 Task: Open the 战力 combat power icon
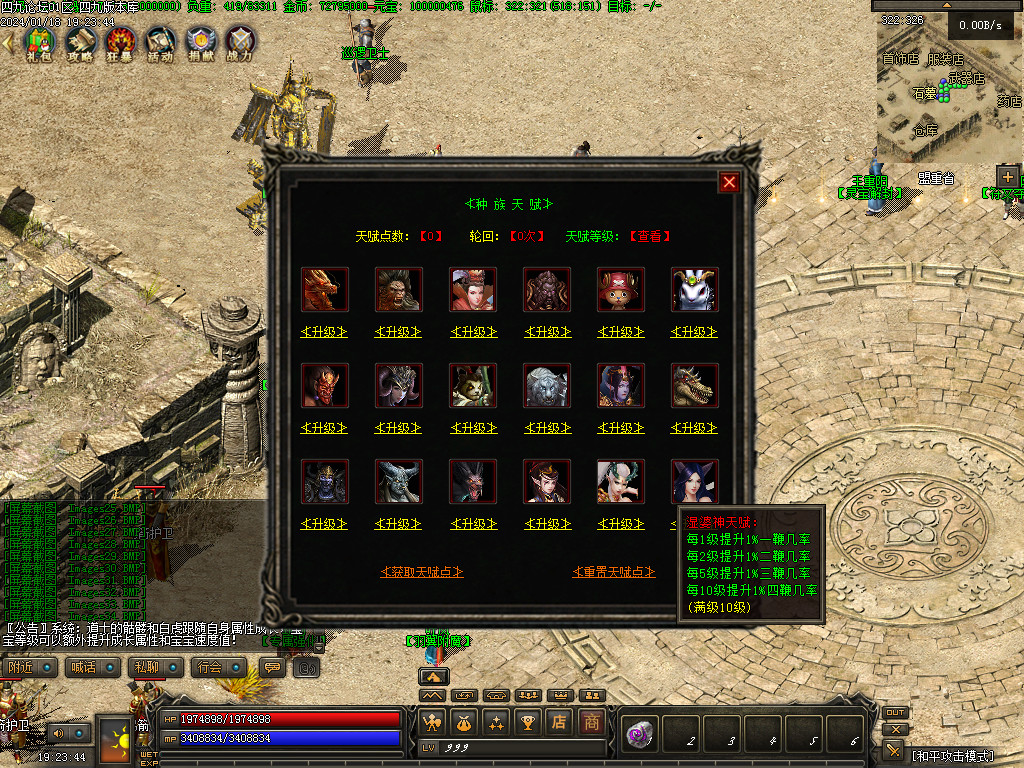click(240, 43)
